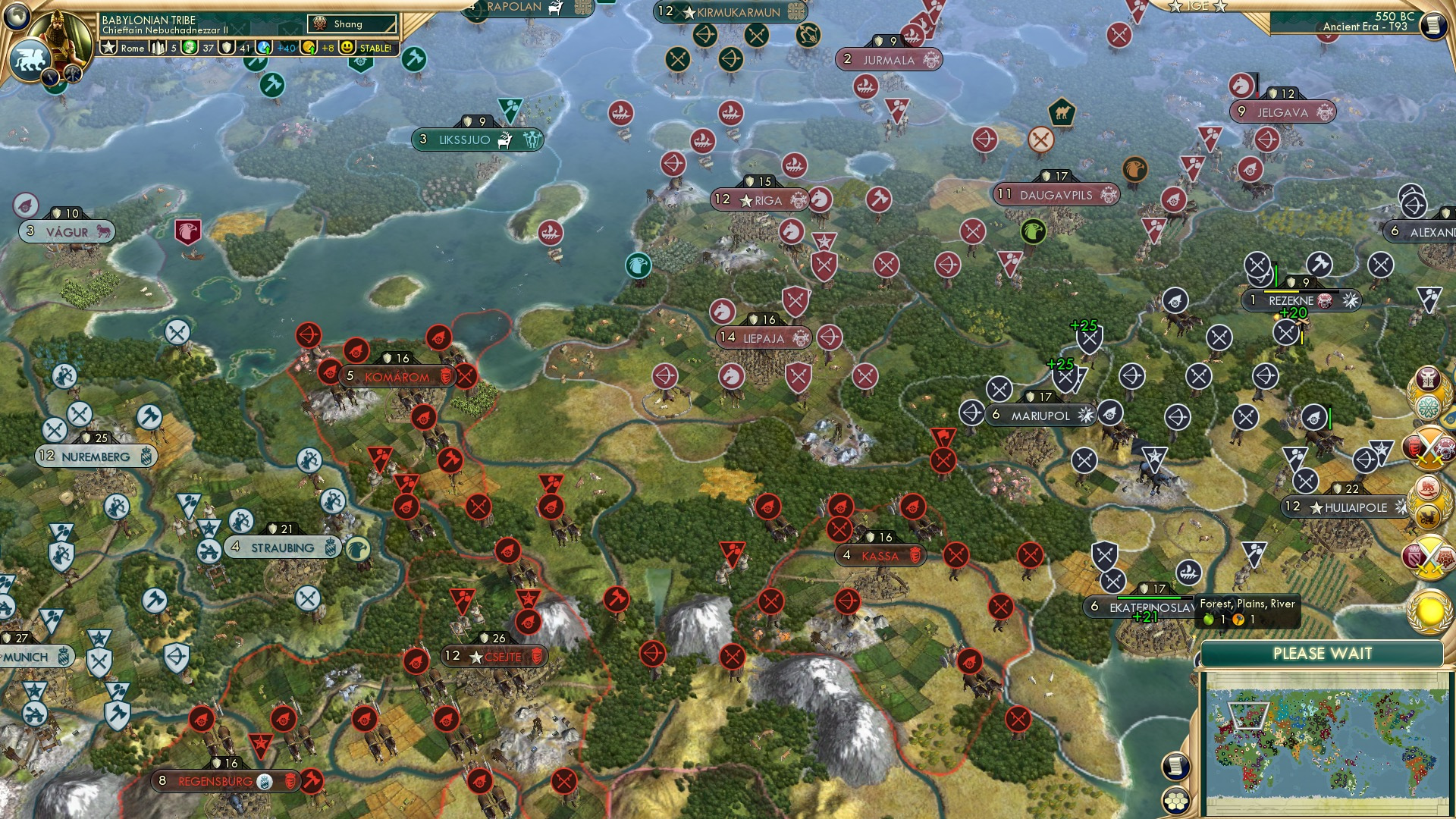Select the Csejte city banner
The height and width of the screenshot is (819, 1456).
click(x=494, y=657)
